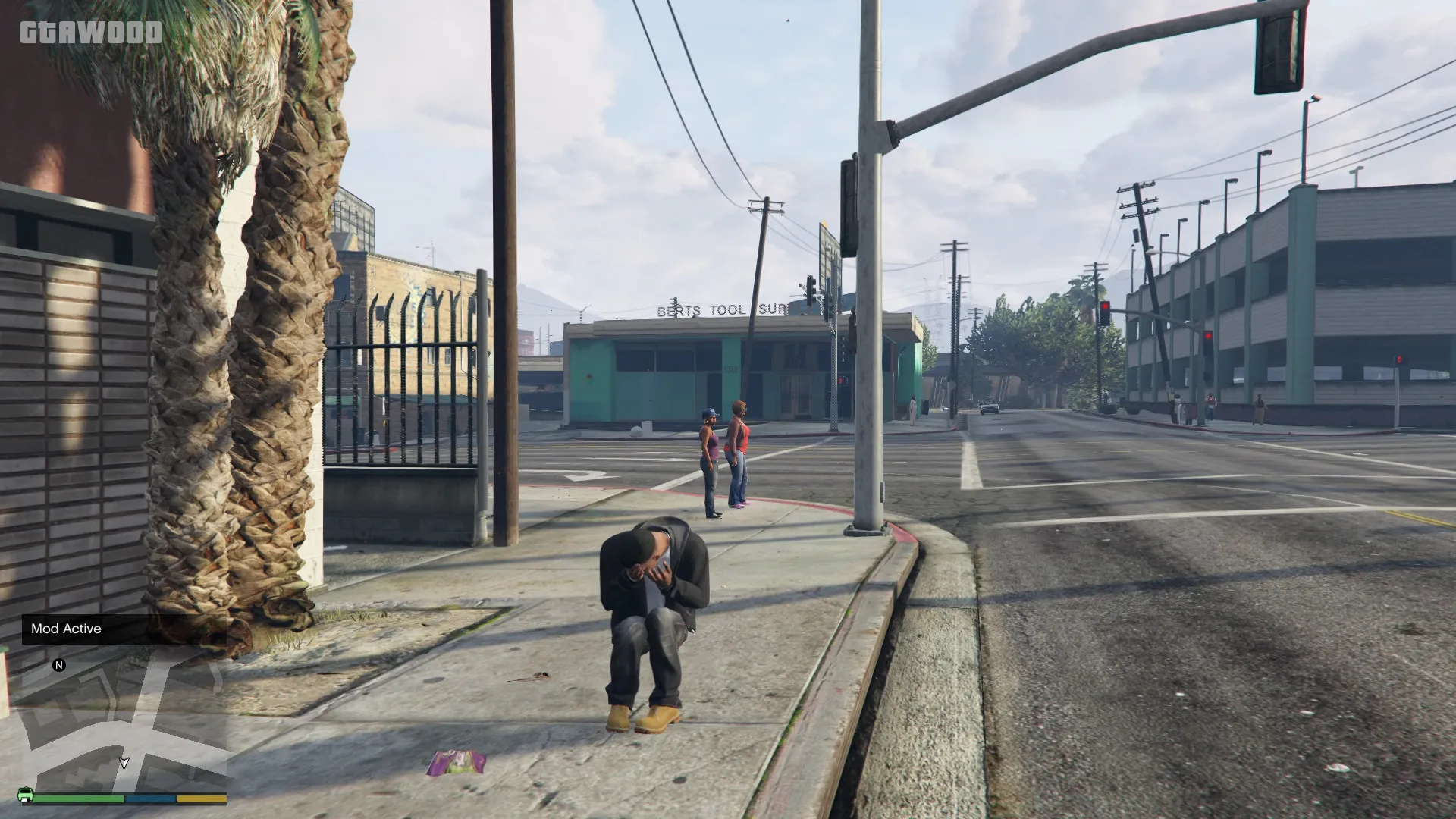Toggle the red pedestrian signal across the street
This screenshot has width=1456, height=819.
[x=841, y=381]
